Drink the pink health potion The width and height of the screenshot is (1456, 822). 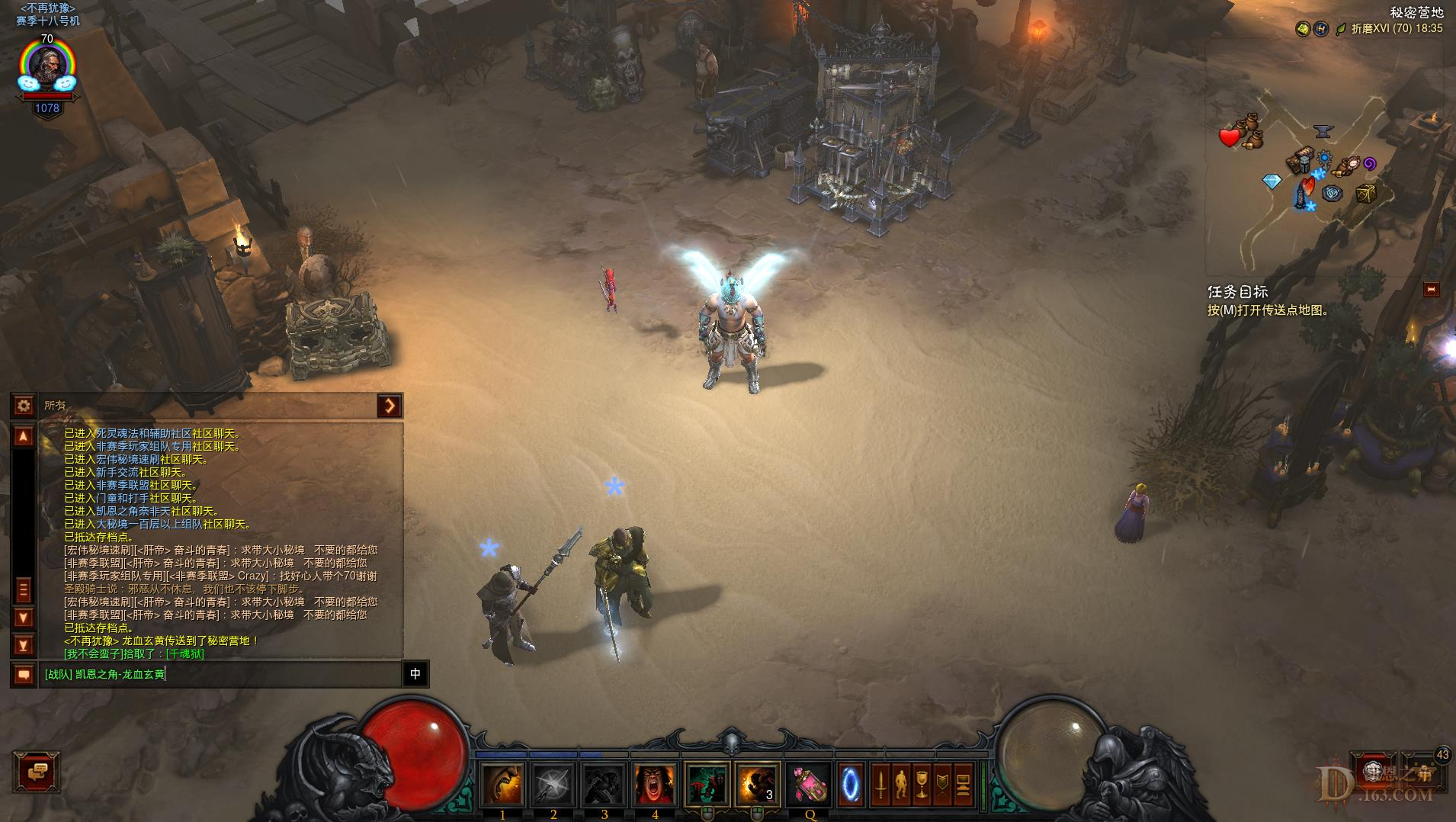tap(808, 784)
